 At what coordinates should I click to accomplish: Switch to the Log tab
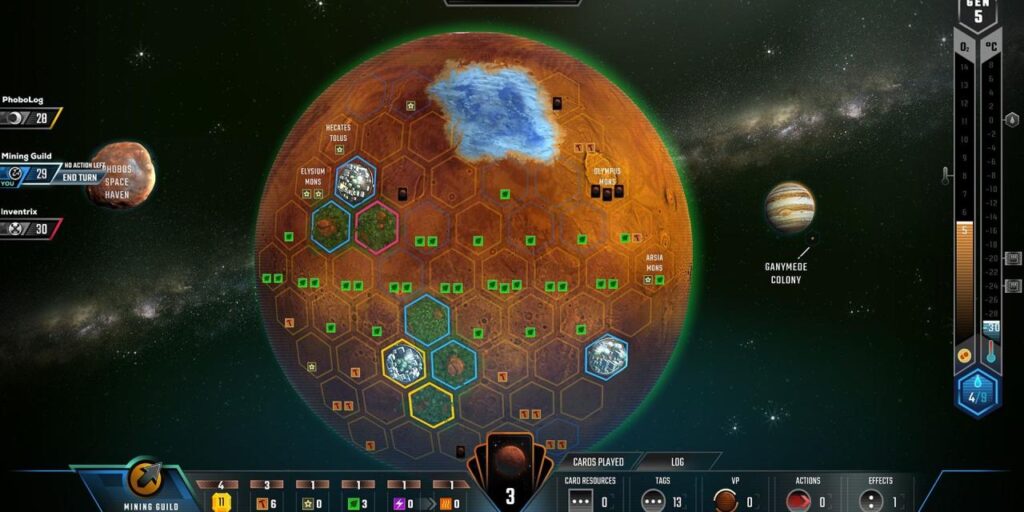678,462
